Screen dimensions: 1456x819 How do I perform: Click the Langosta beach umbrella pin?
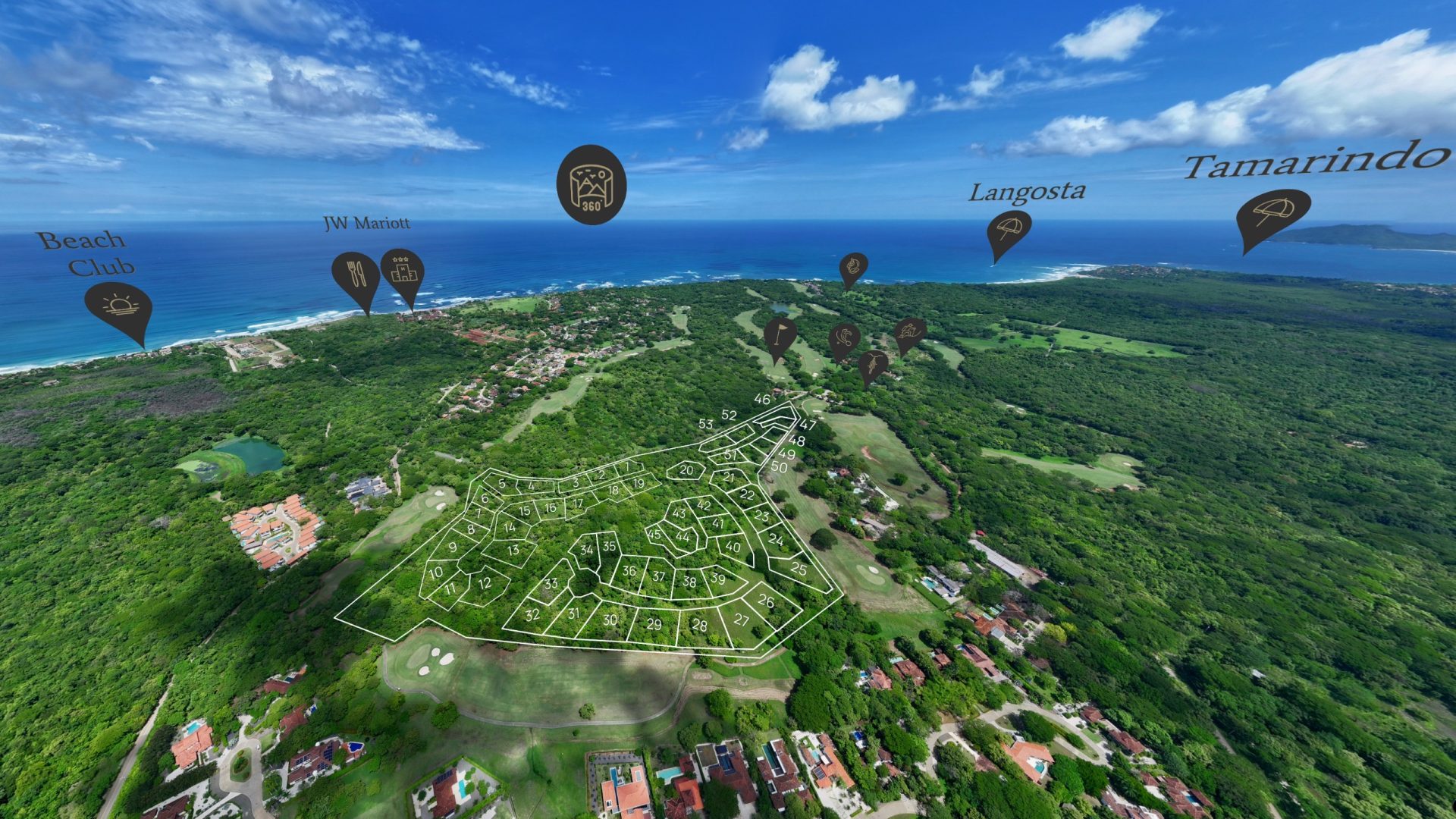[x=1009, y=229]
